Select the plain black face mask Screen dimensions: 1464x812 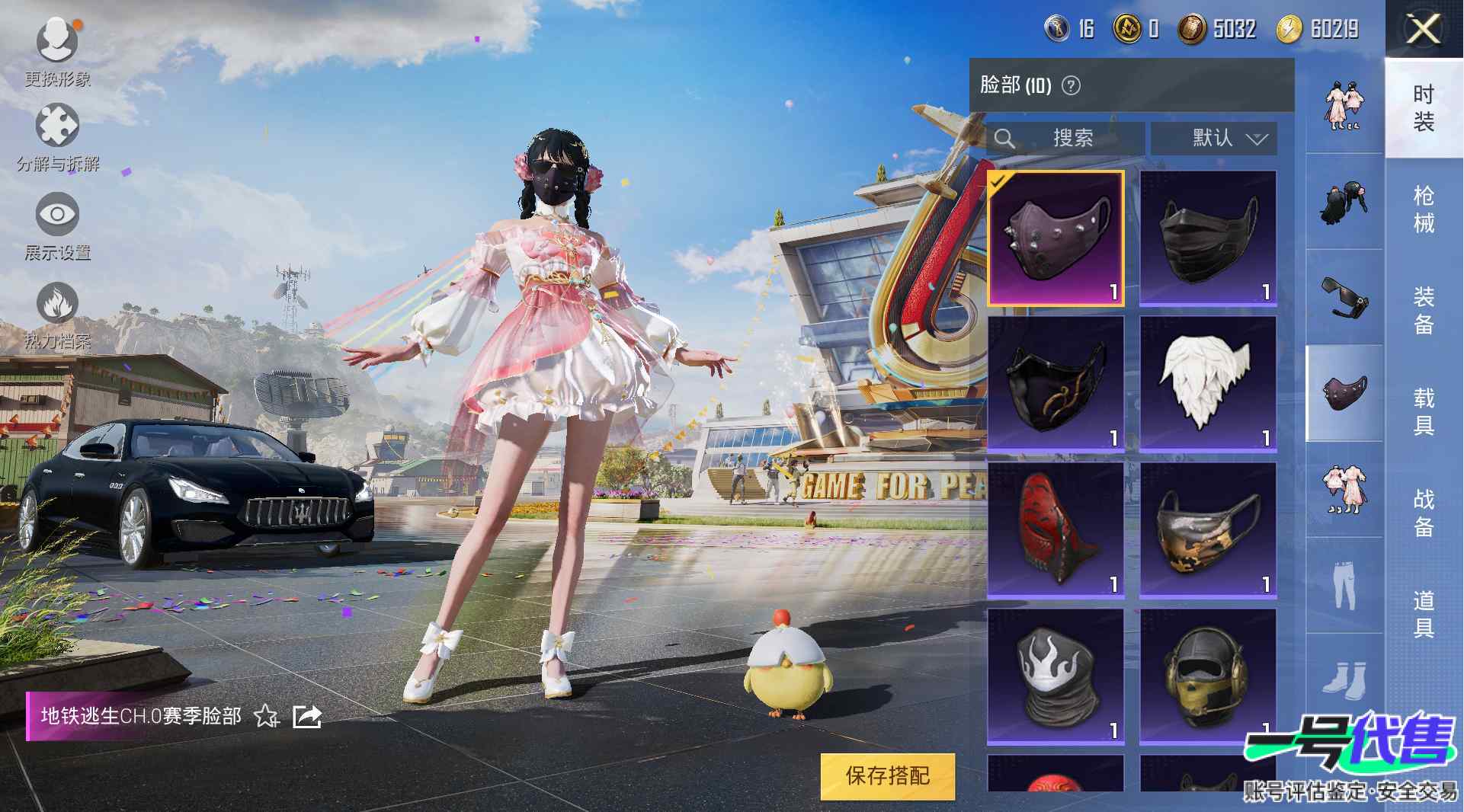[1208, 238]
